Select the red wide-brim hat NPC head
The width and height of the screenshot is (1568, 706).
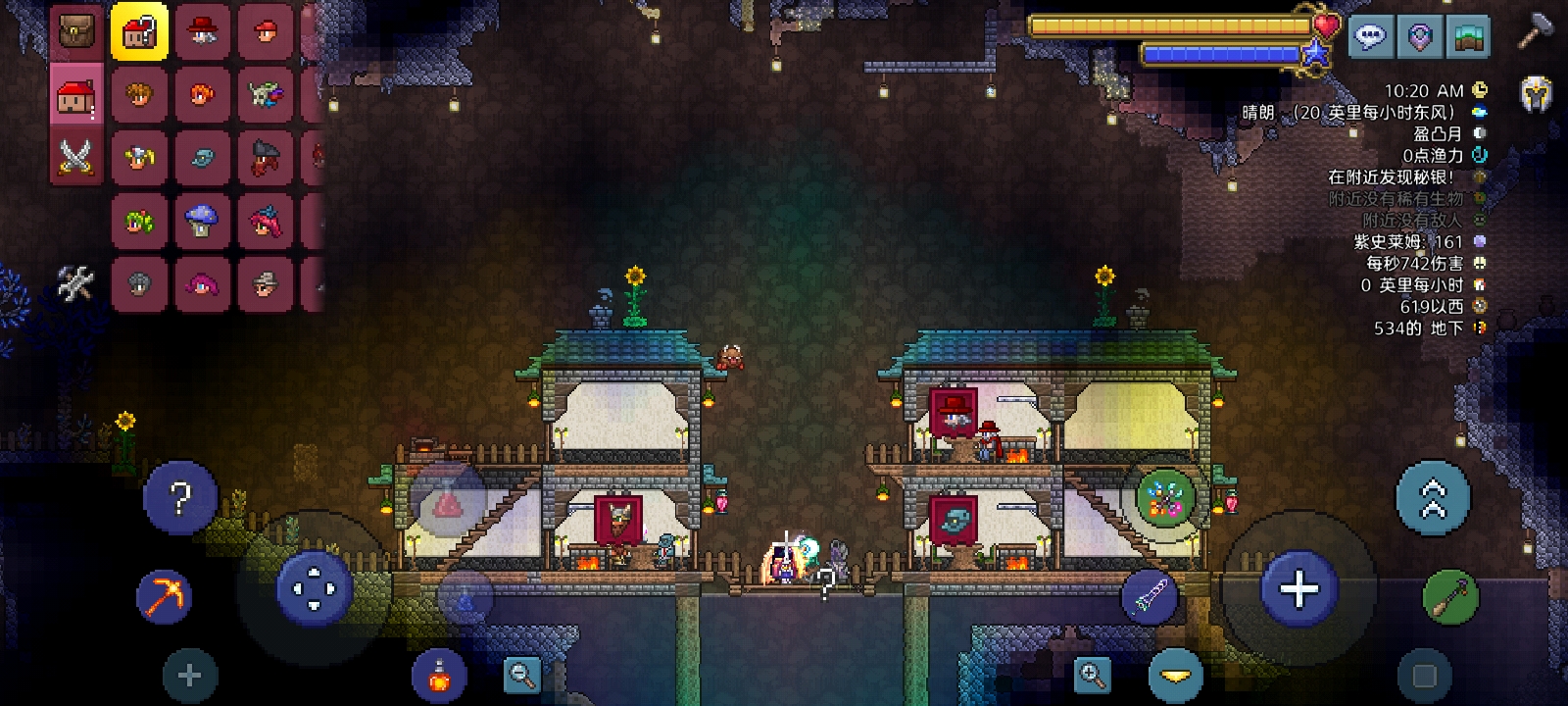(x=202, y=31)
